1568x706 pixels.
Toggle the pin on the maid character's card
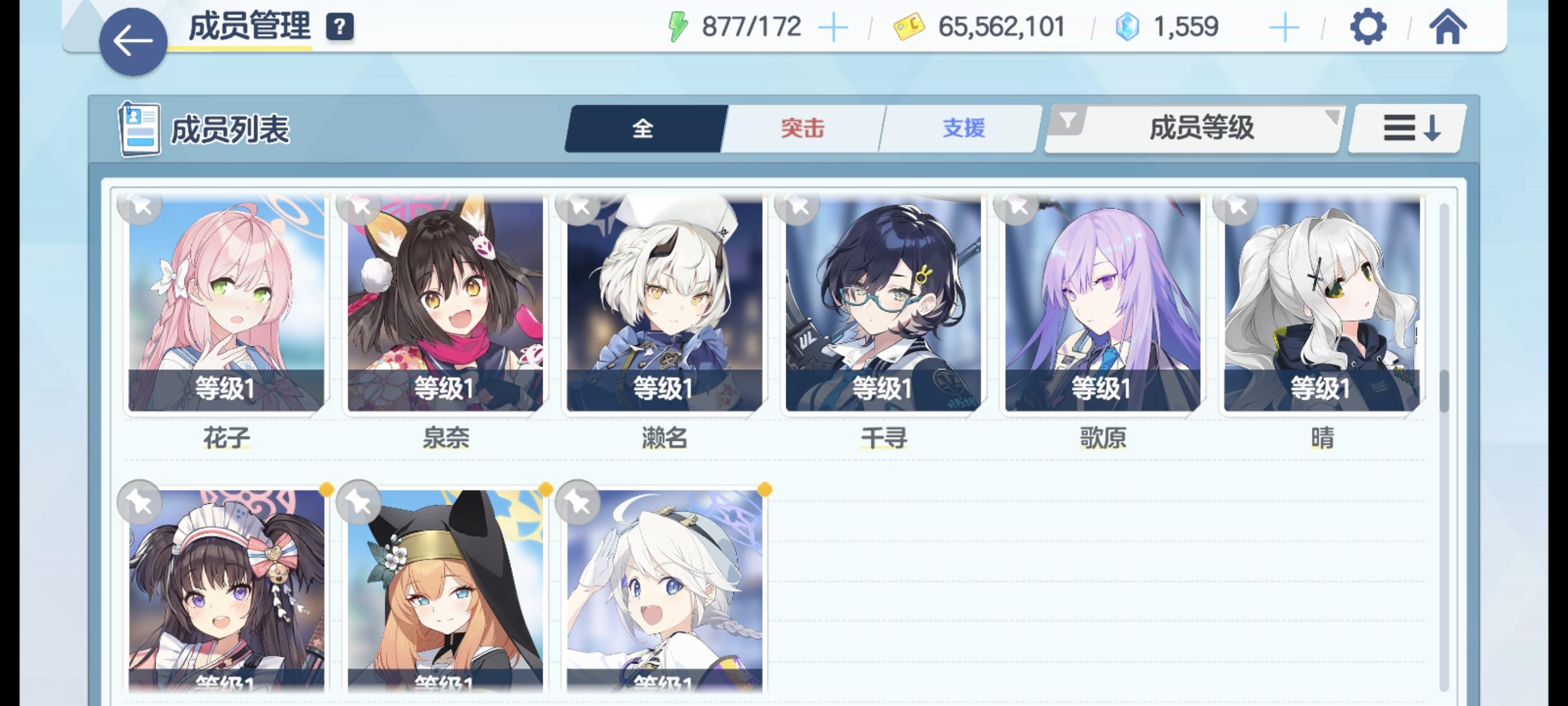click(139, 503)
